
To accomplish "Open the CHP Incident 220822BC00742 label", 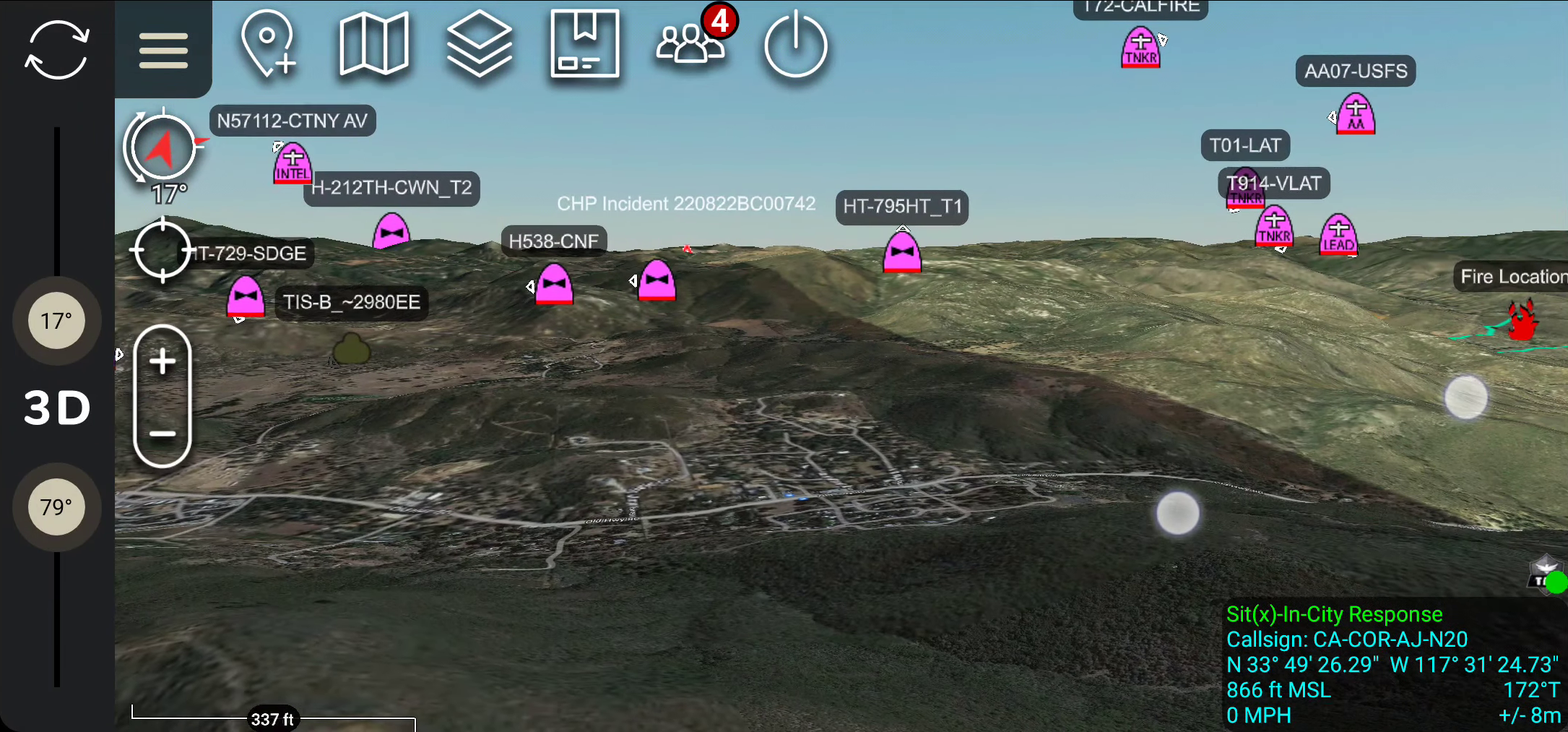I will tap(686, 204).
